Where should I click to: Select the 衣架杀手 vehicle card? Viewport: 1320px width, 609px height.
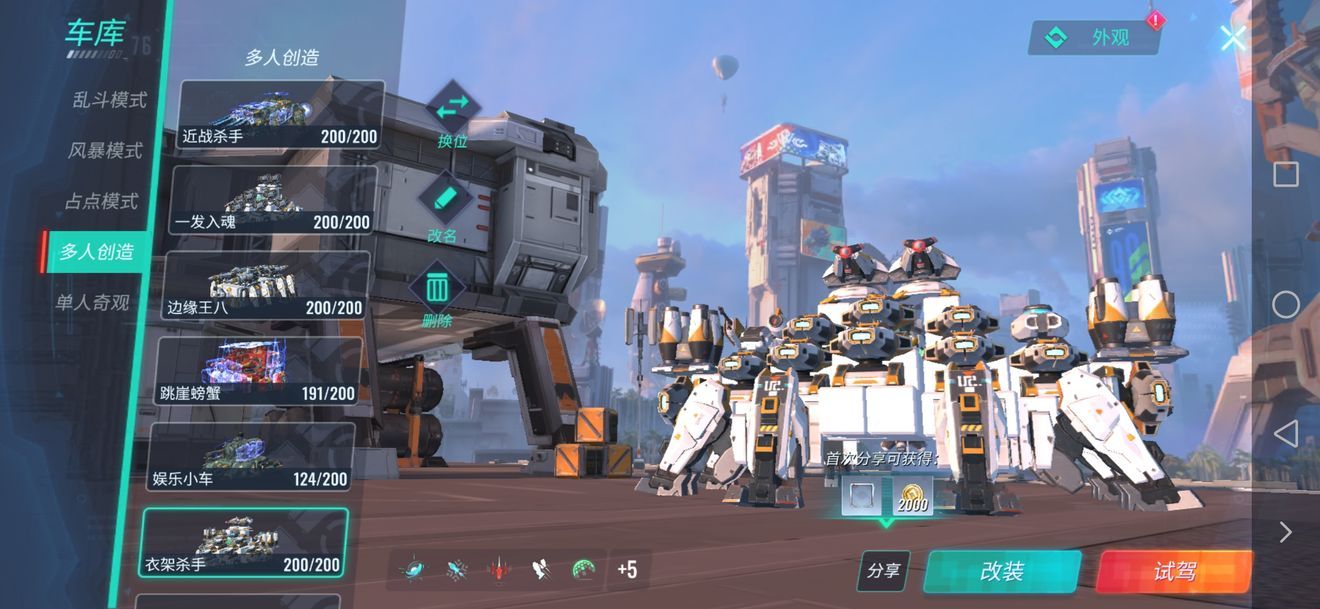[x=243, y=544]
